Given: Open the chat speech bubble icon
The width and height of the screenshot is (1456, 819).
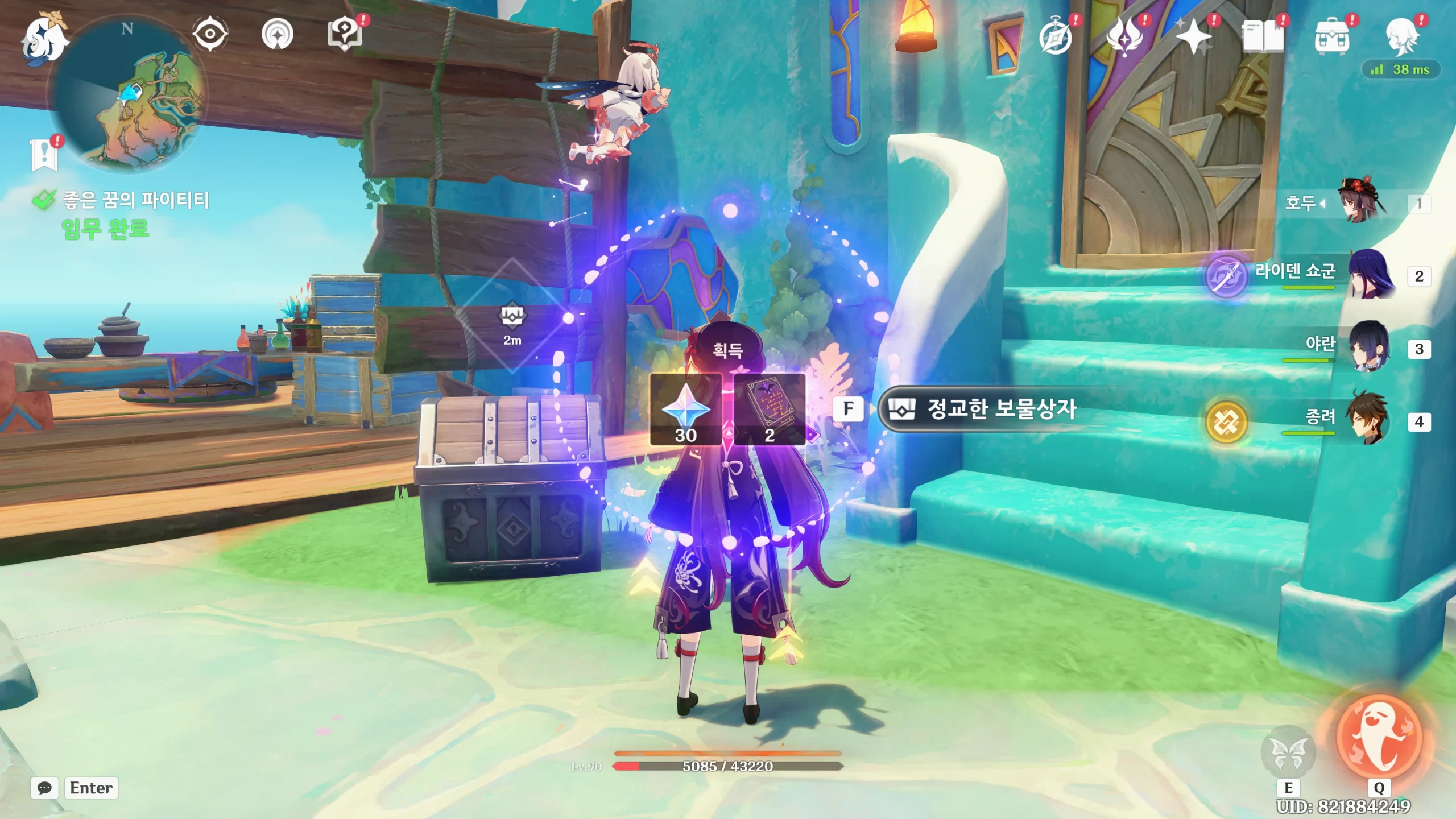Looking at the screenshot, I should pos(44,788).
